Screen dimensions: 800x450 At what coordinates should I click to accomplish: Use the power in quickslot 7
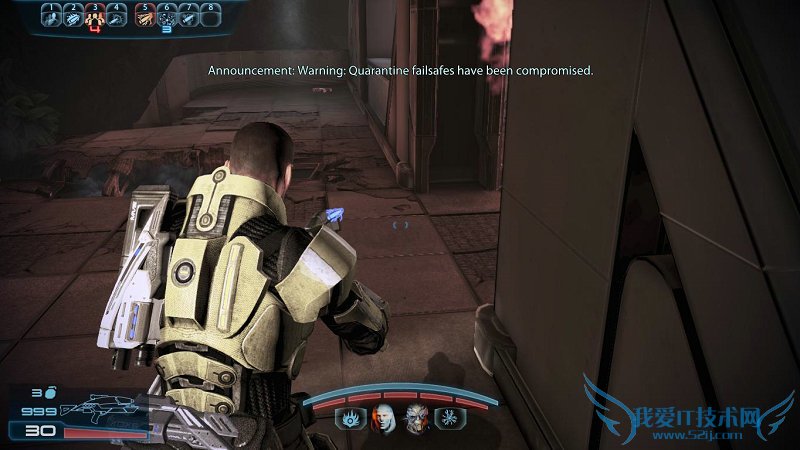click(x=190, y=16)
